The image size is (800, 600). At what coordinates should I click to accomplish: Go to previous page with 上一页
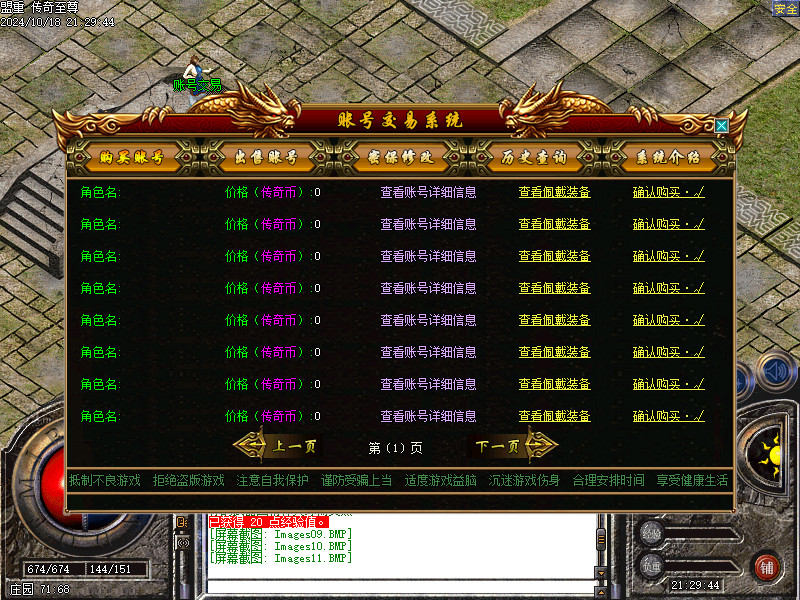282,447
